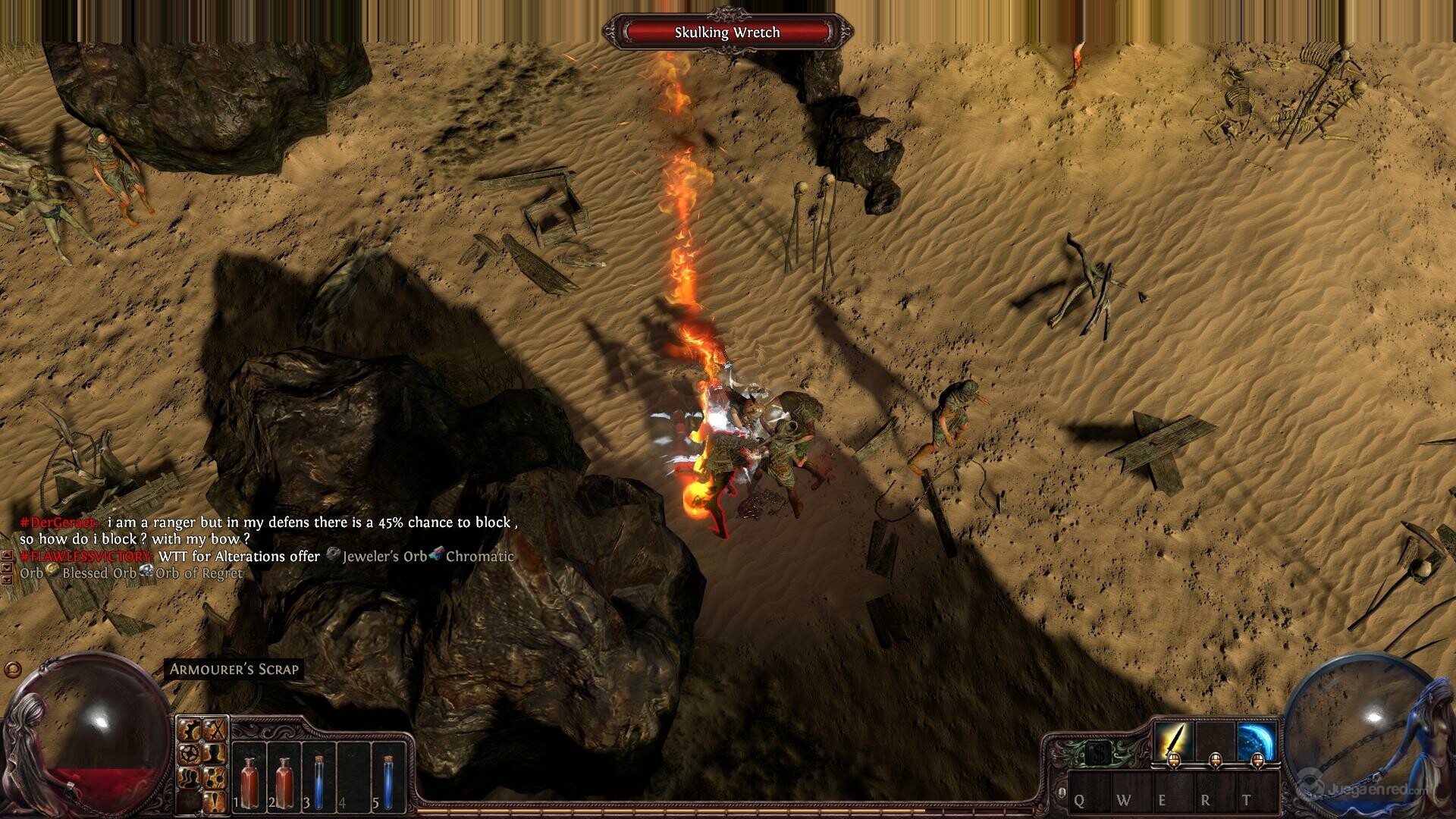
Task: Activate the blue orb skill icon
Action: point(1256,742)
